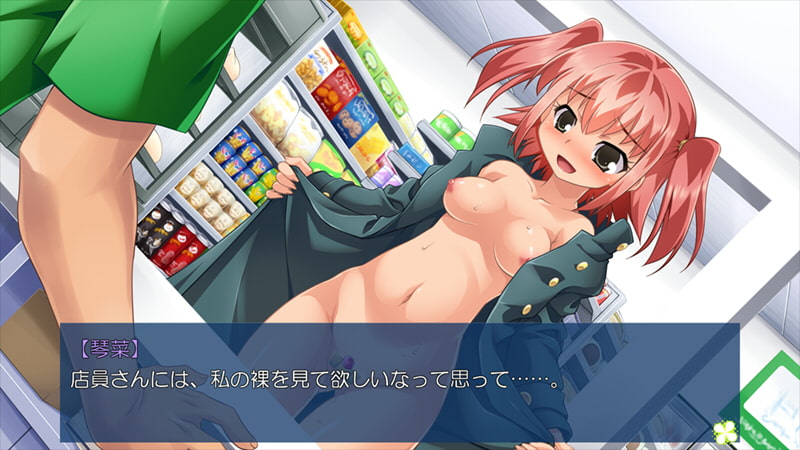Screen dimensions: 800x450
Task: Click the dialogue text box to advance
Action: point(400,382)
